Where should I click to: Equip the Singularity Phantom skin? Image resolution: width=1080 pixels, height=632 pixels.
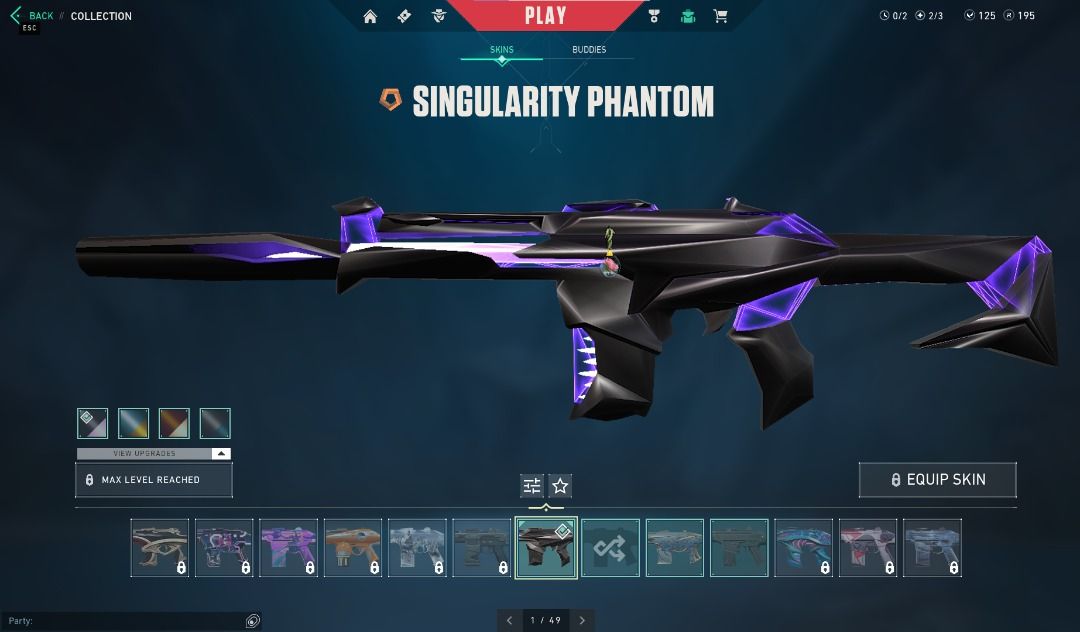(937, 480)
